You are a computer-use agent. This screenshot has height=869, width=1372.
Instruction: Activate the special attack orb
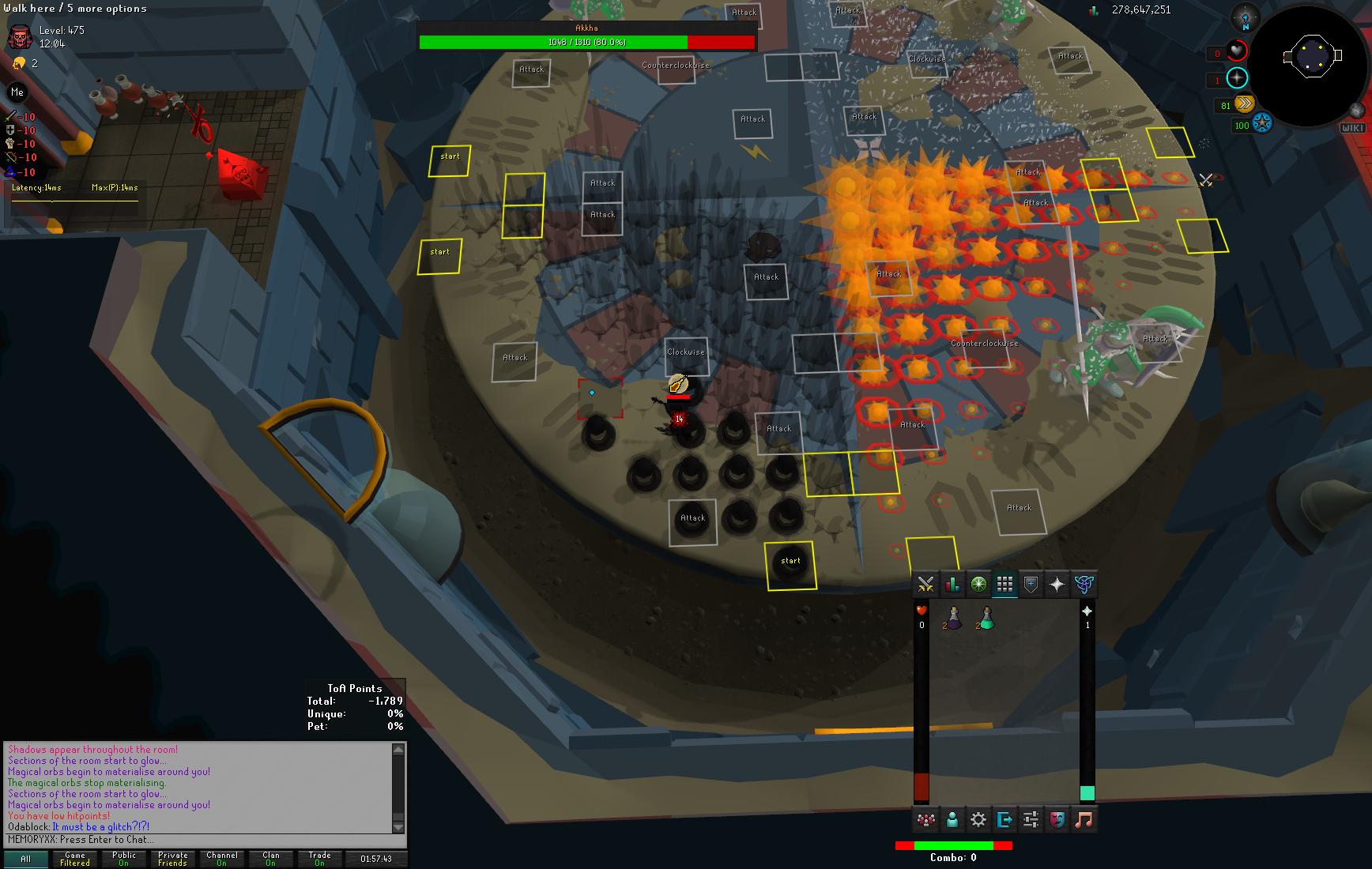pos(1262,123)
